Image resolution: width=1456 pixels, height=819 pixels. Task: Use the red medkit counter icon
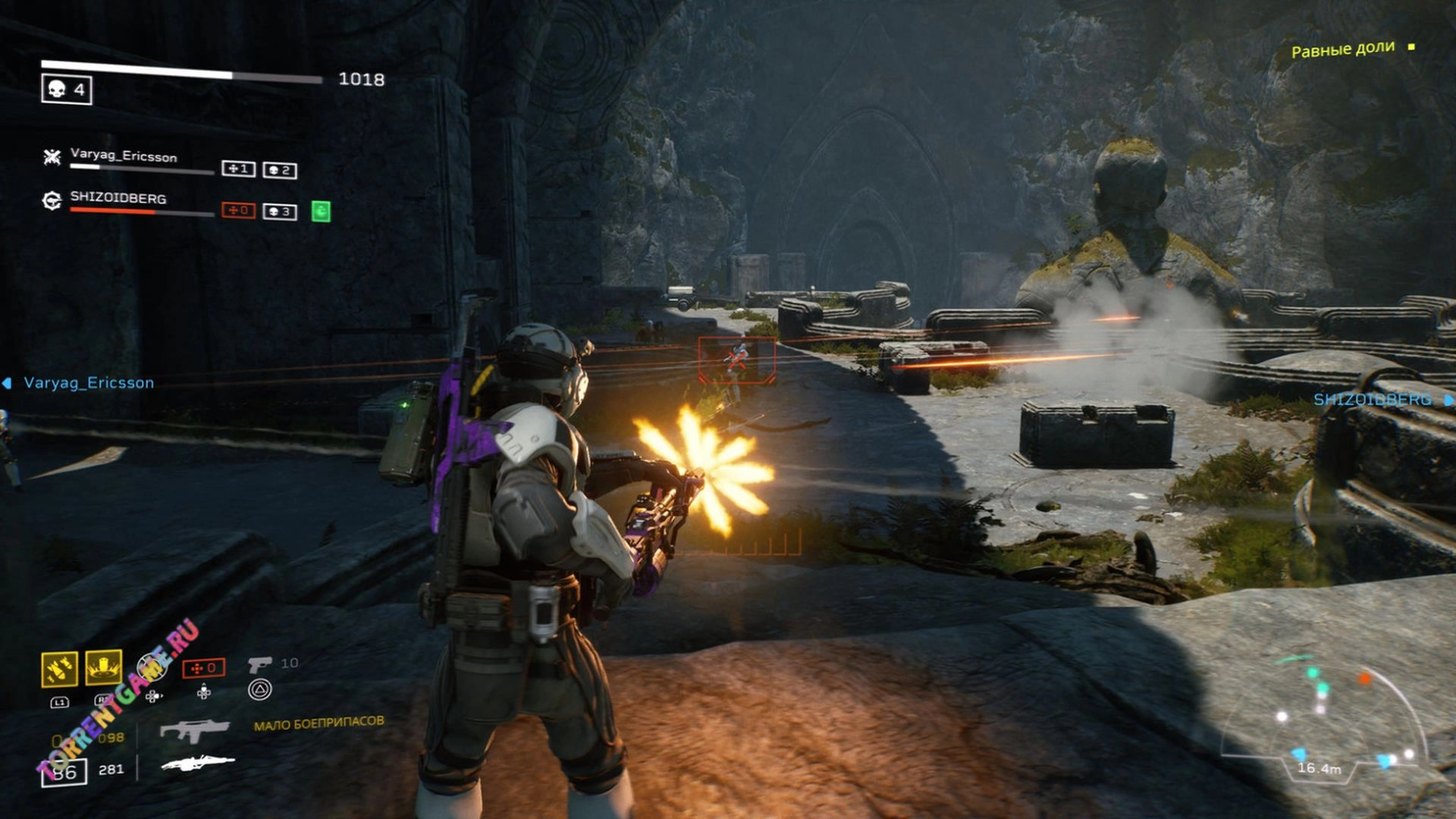coord(203,668)
